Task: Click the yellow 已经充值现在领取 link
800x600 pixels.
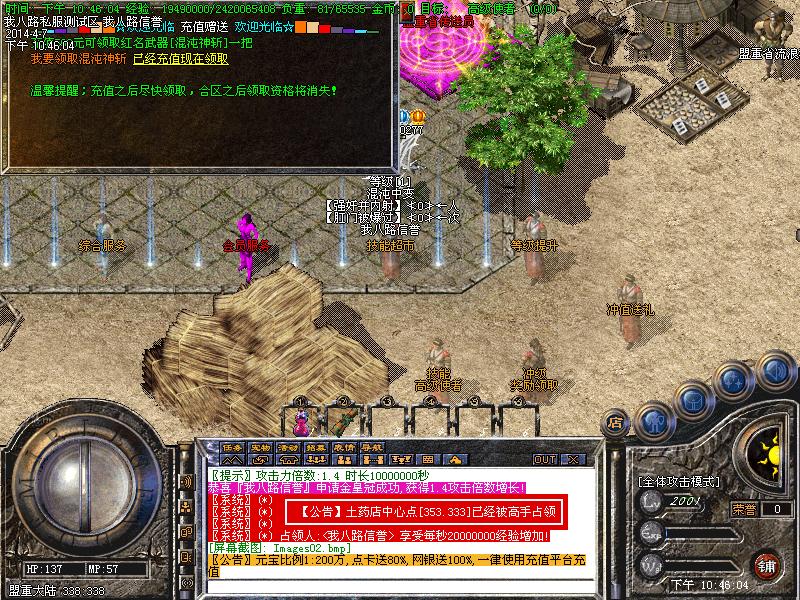Action: coord(180,59)
